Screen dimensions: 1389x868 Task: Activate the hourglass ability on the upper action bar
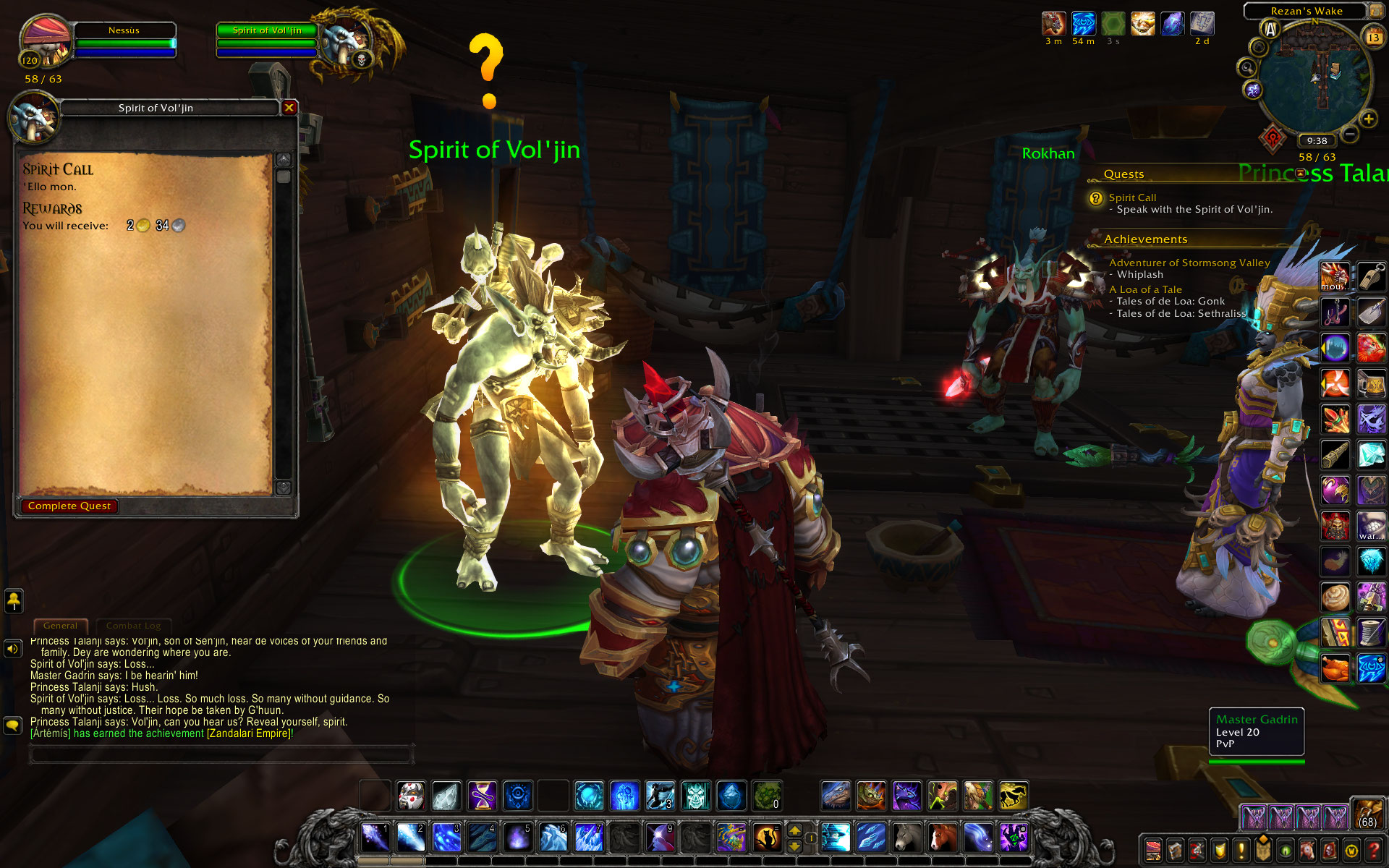coord(482,796)
